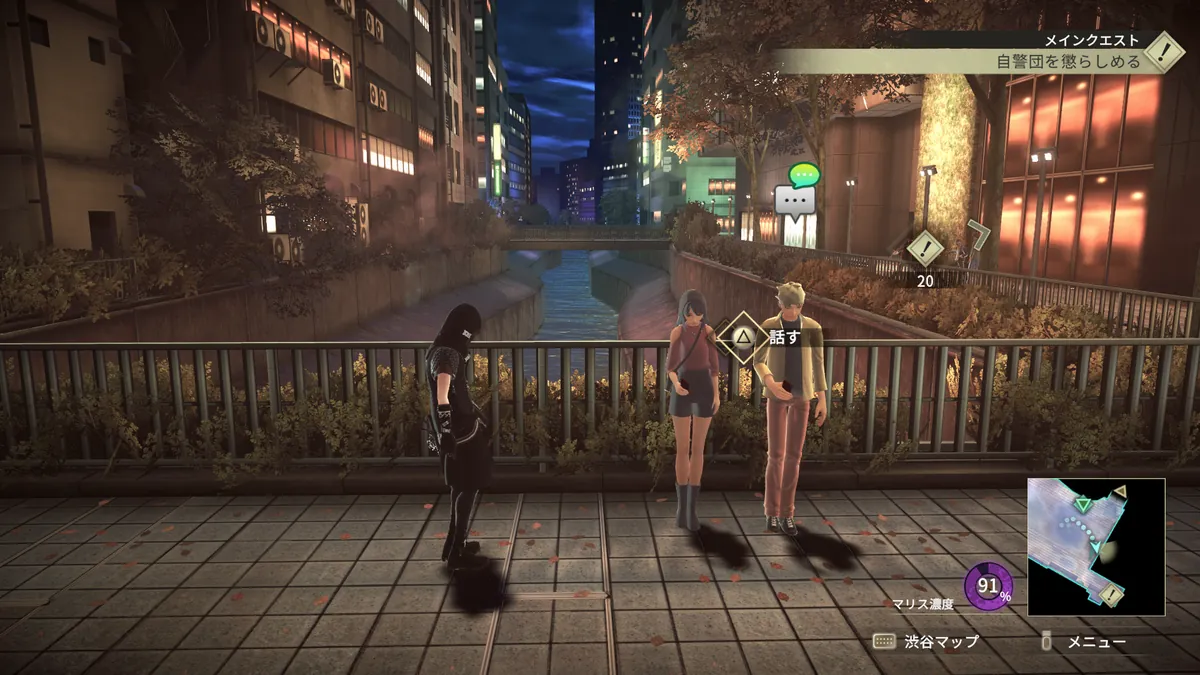Screen dimensions: 1200x675
Task: Click the minimap
Action: pos(1096,546)
